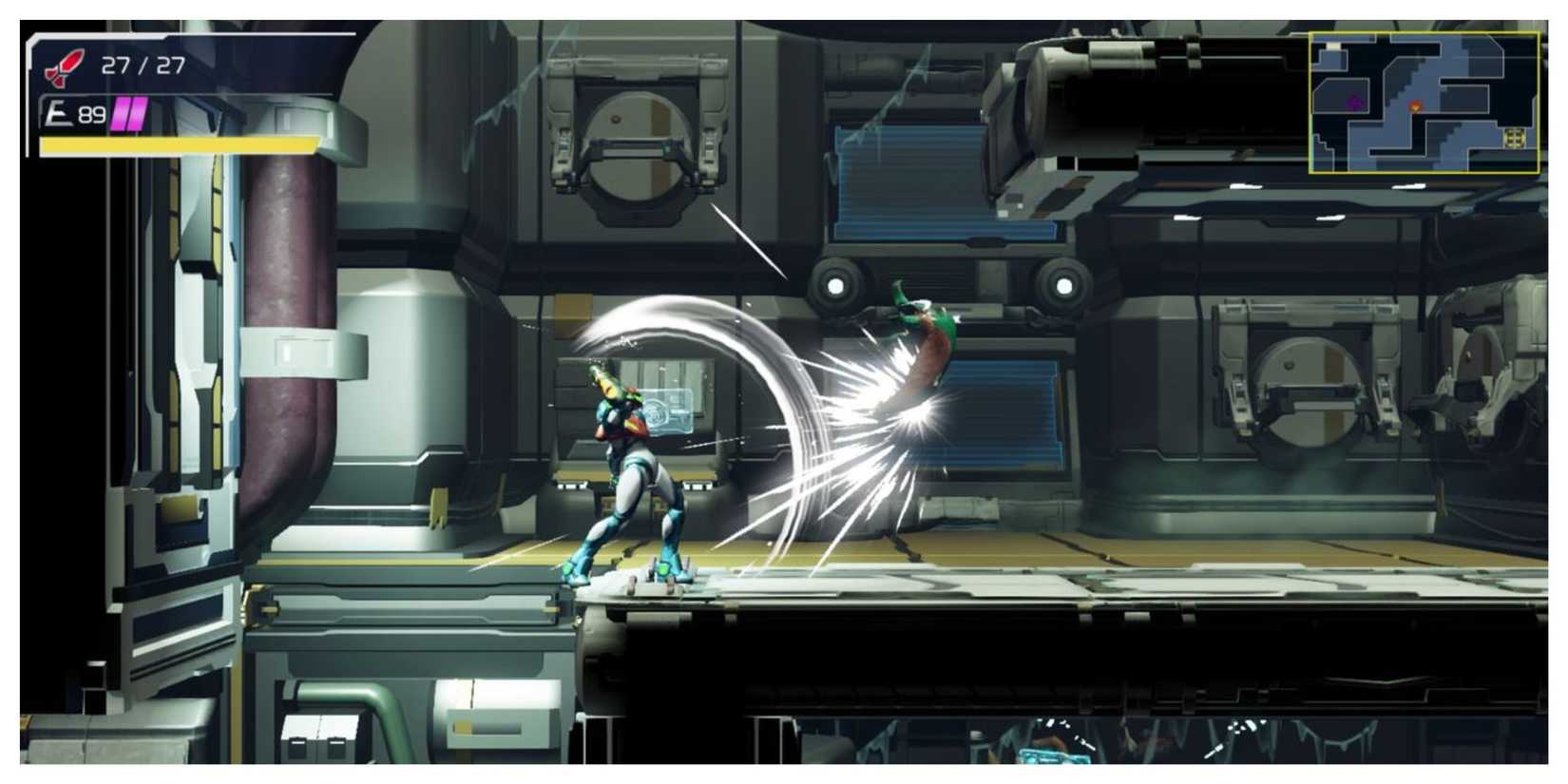Click the white door marker on the minimap
Image resolution: width=1568 pixels, height=784 pixels.
pyautogui.click(x=1334, y=45)
